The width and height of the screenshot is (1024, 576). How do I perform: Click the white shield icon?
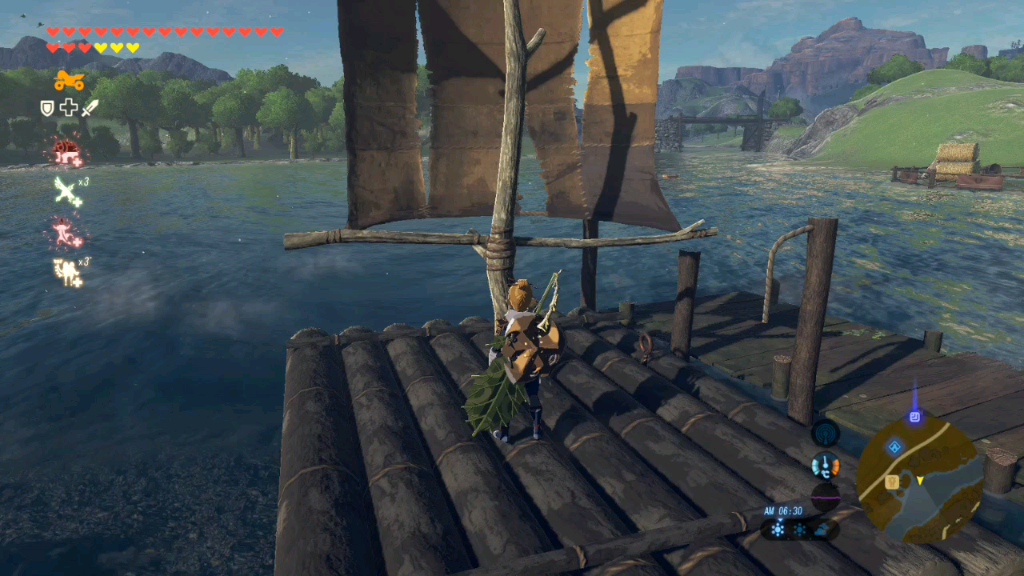(47, 108)
